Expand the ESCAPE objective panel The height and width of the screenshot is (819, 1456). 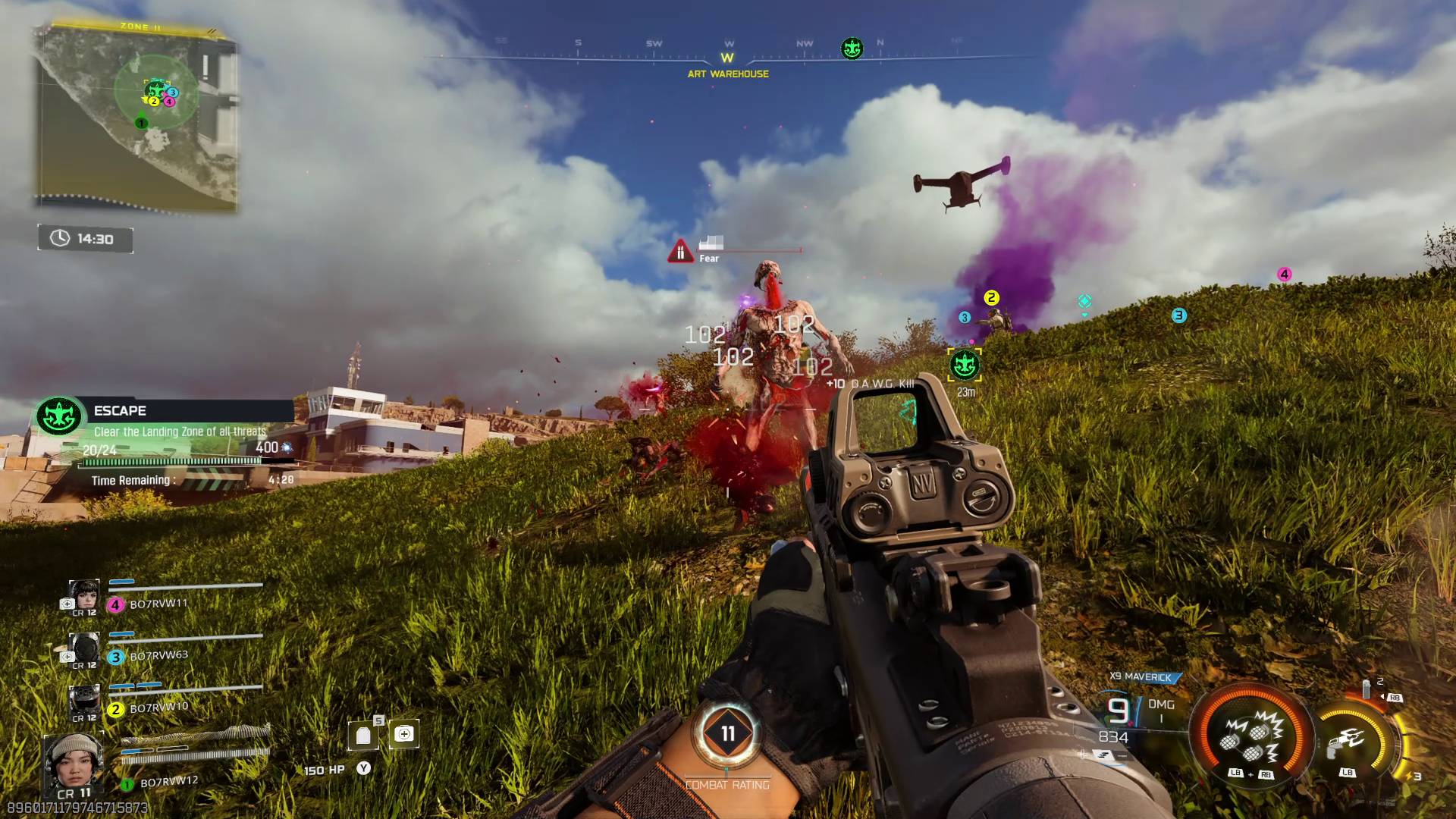pos(152,410)
